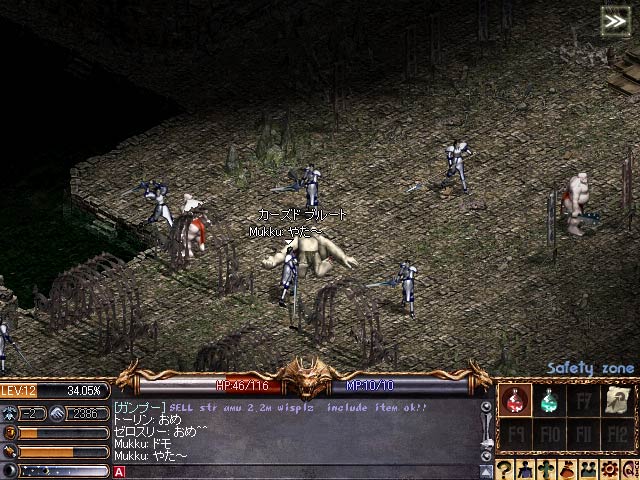The width and height of the screenshot is (640, 480).
Task: Use the green potion hotkey slot
Action: [x=549, y=401]
